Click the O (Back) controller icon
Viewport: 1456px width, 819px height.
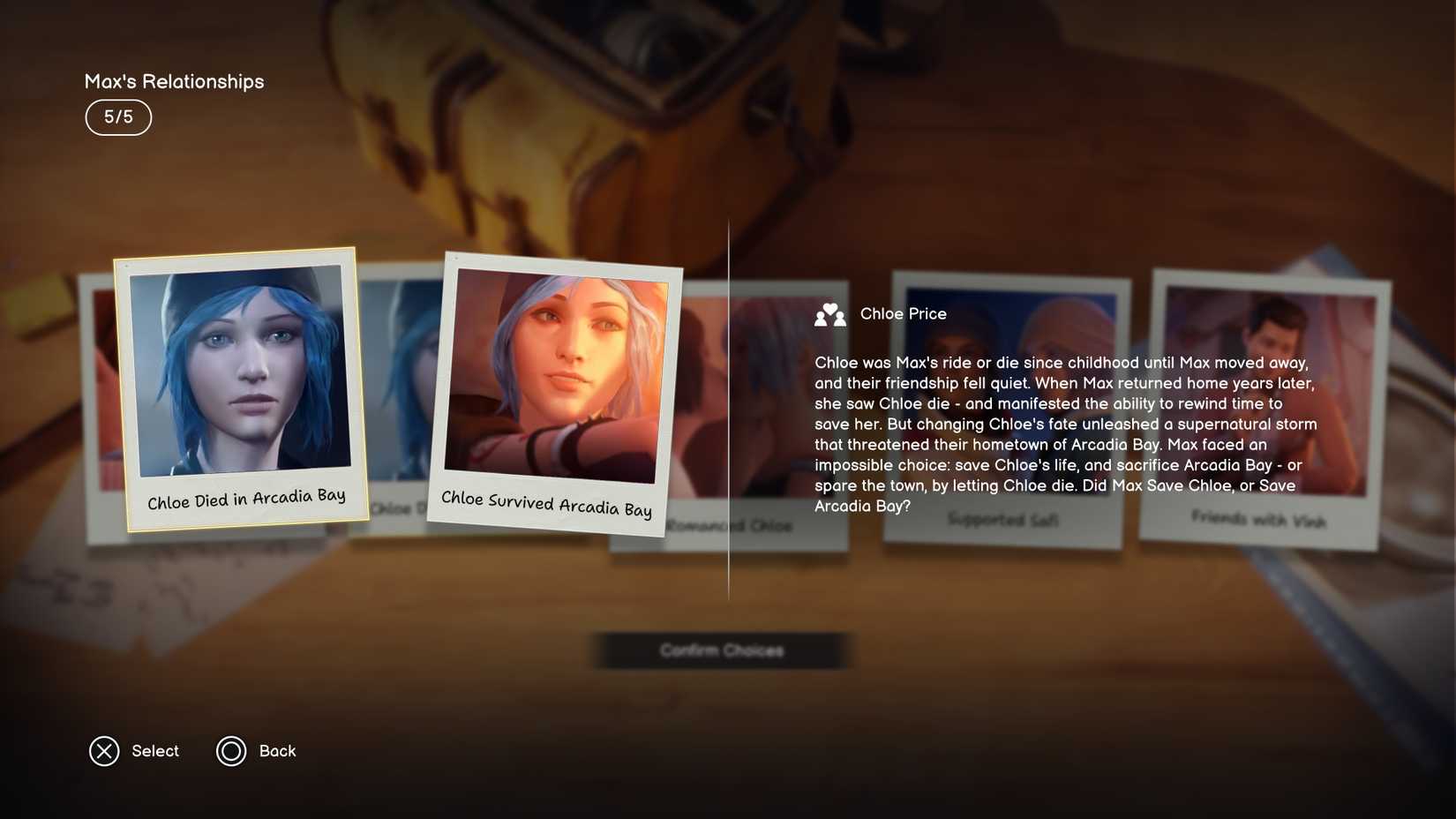tap(232, 751)
